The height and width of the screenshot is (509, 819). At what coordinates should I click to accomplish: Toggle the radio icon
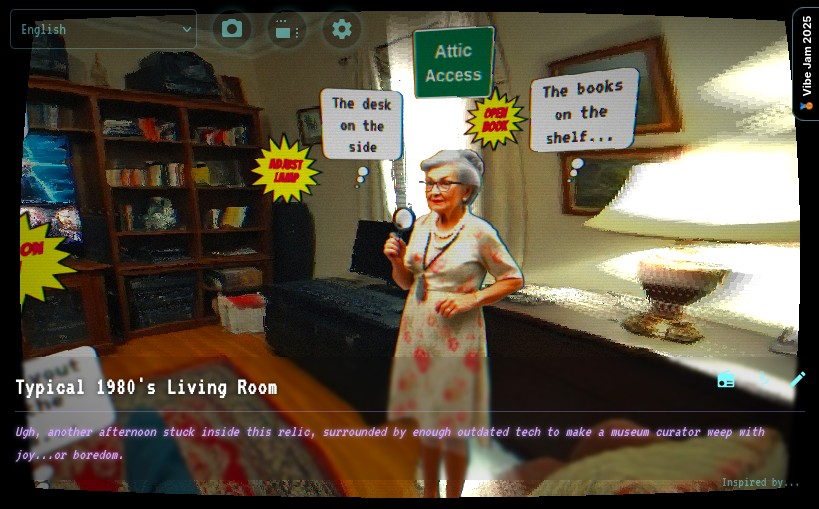[726, 380]
